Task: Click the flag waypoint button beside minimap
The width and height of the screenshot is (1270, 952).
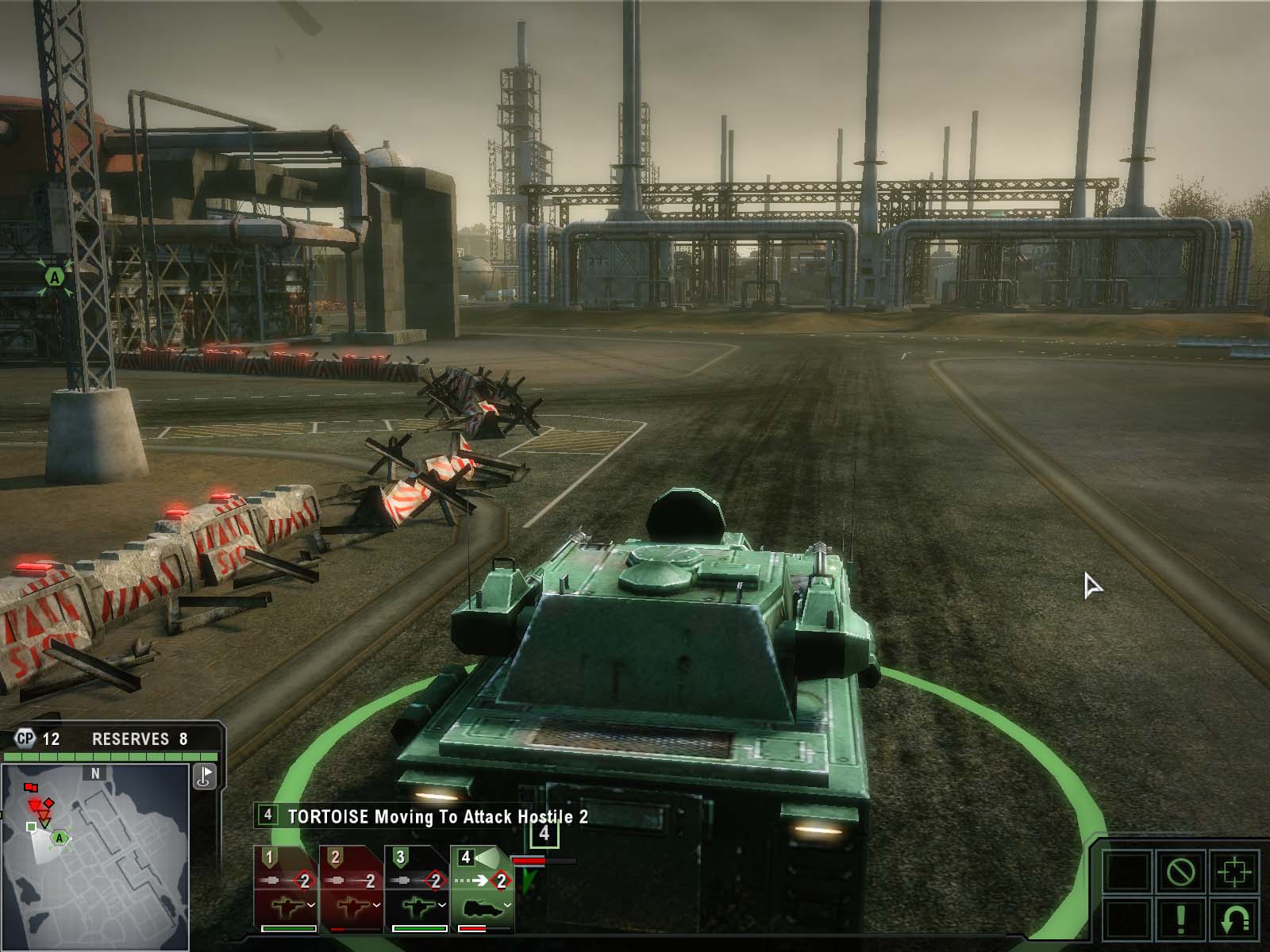Action: [205, 777]
